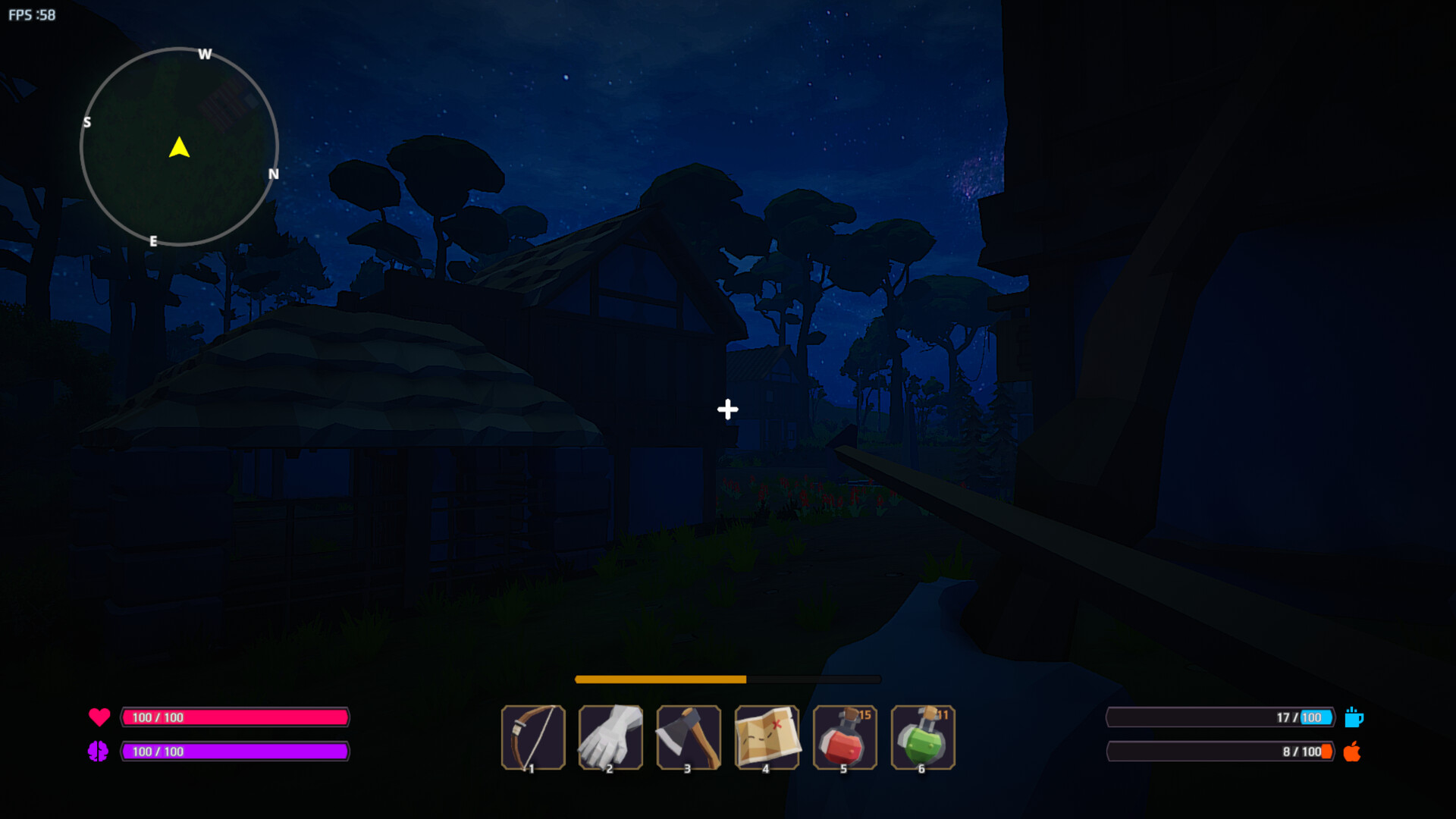Select the bow in hotbar slot 1
This screenshot has width=1456, height=819.
click(534, 737)
